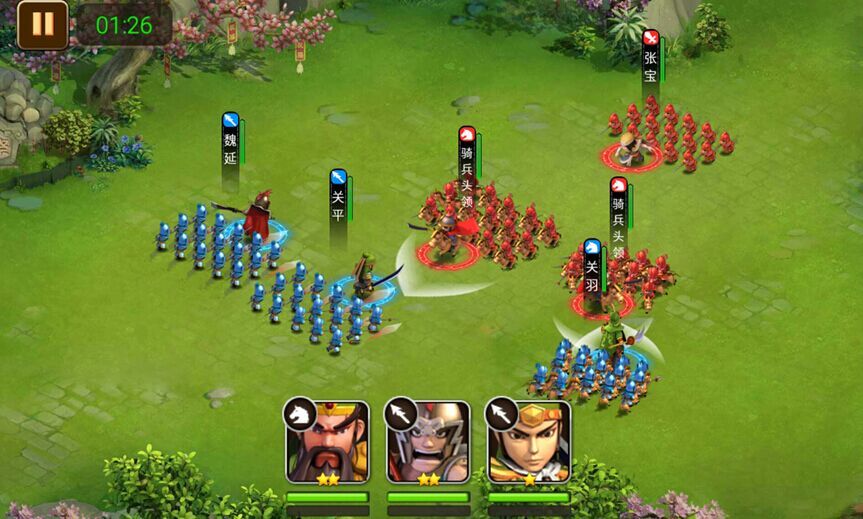Choose the young hero with gold headband
The image size is (863, 519).
(x=529, y=442)
